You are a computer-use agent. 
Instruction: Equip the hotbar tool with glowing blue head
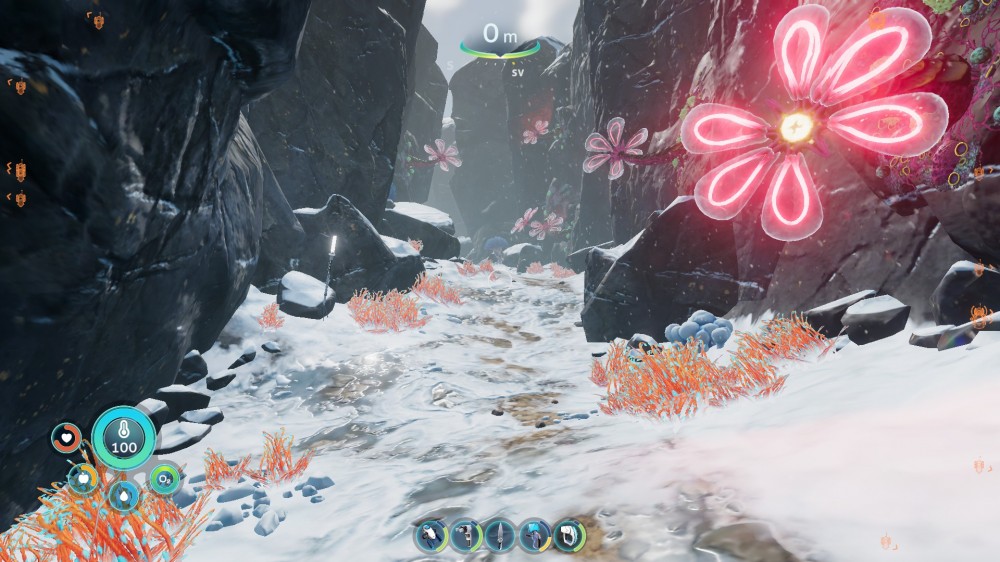click(x=534, y=536)
